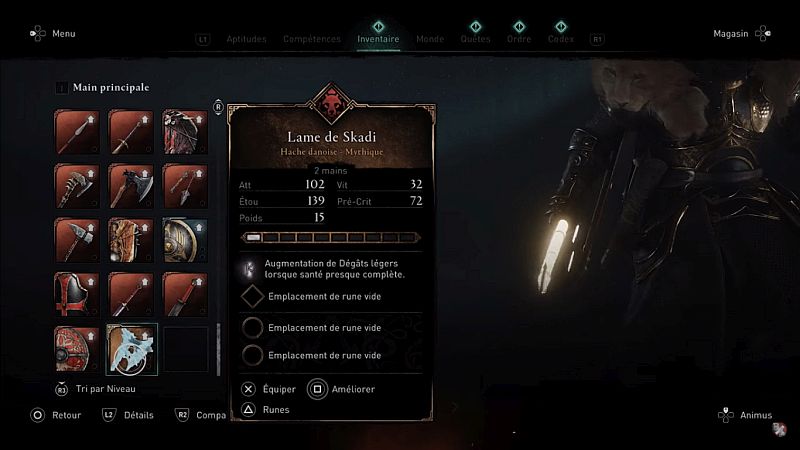The image size is (800, 450).
Task: Select the war hammer inventory slot
Action: pyautogui.click(x=78, y=240)
